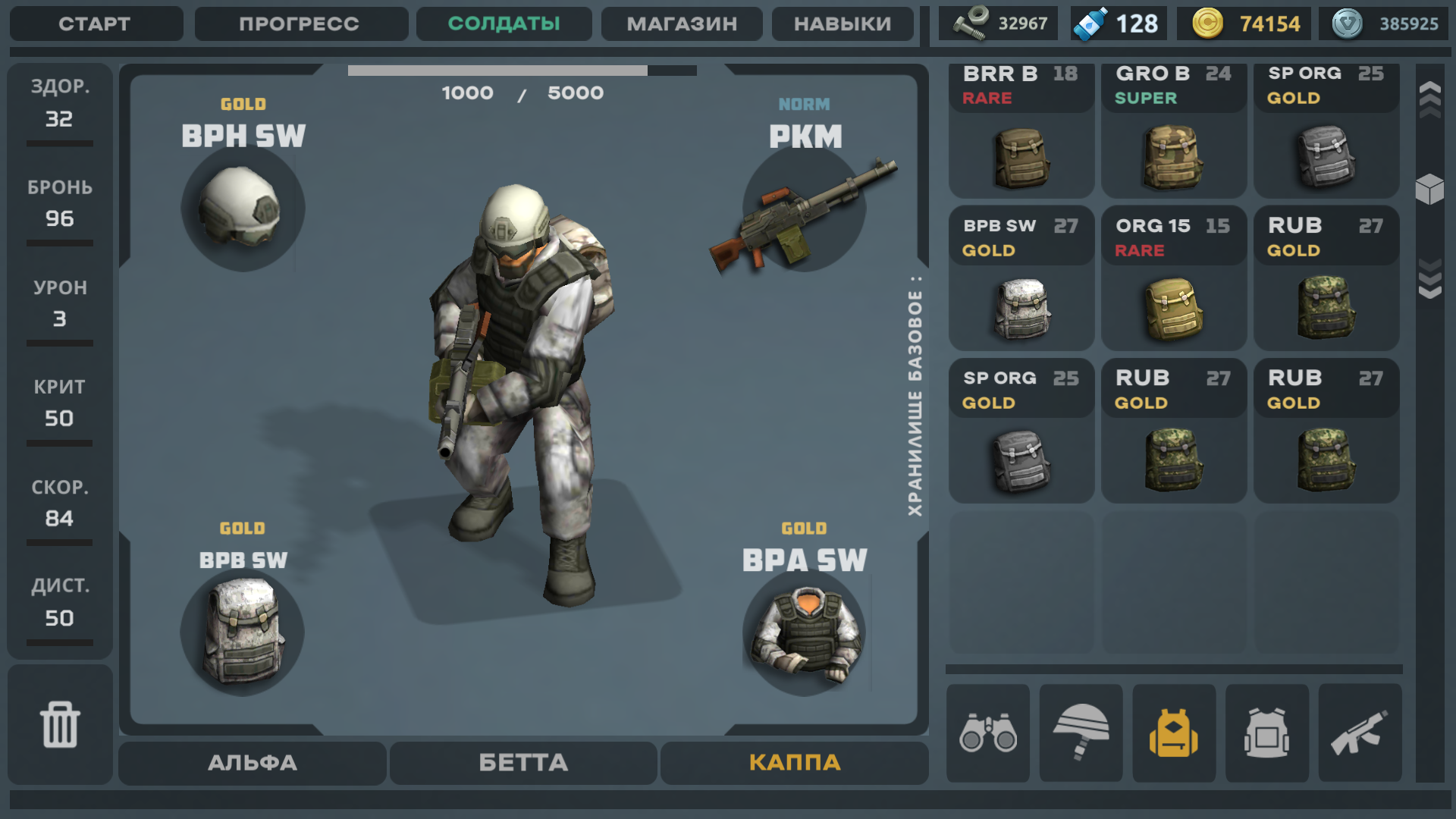This screenshot has height=819, width=1456.
Task: Select the BPB SW gold backpack in storage
Action: coord(1021,279)
